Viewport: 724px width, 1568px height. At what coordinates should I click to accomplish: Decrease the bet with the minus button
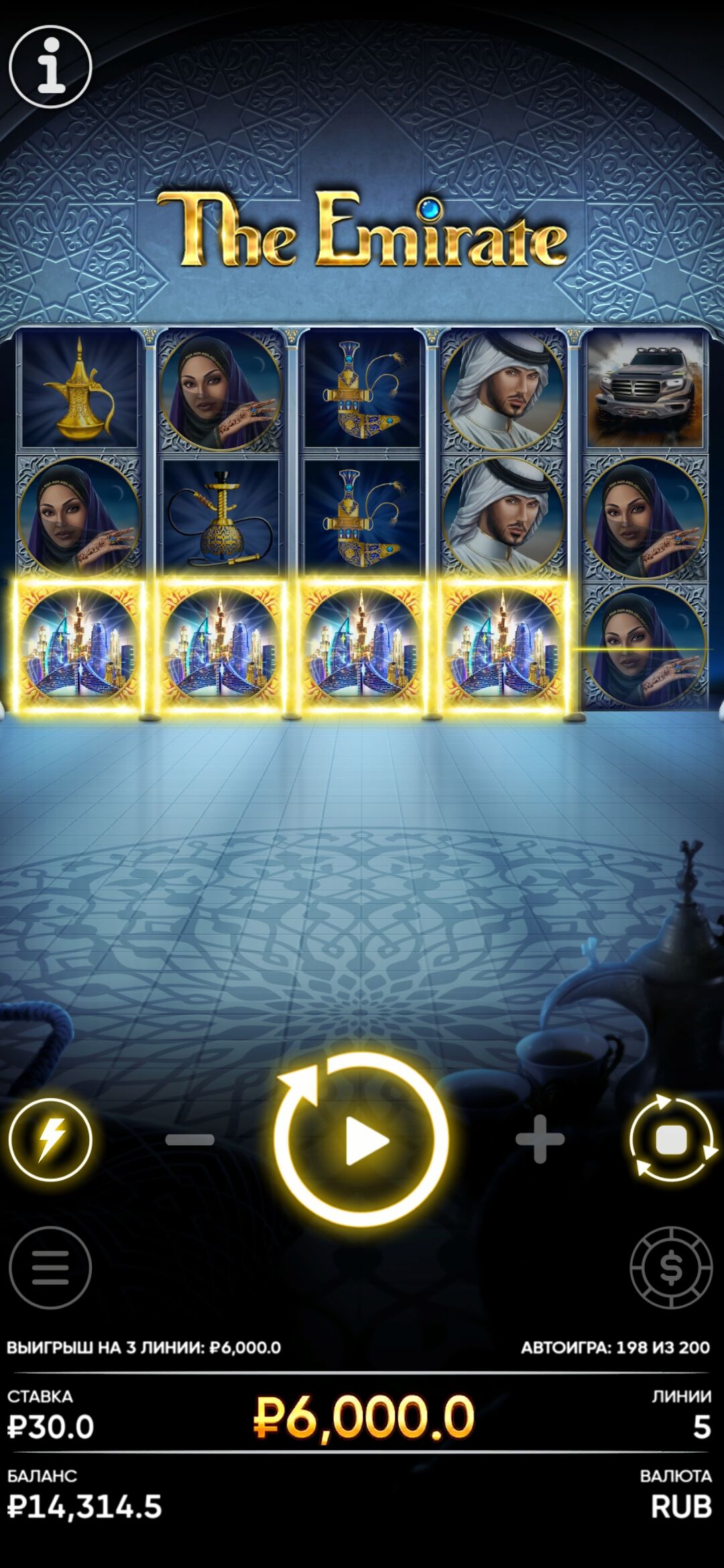pos(190,1139)
